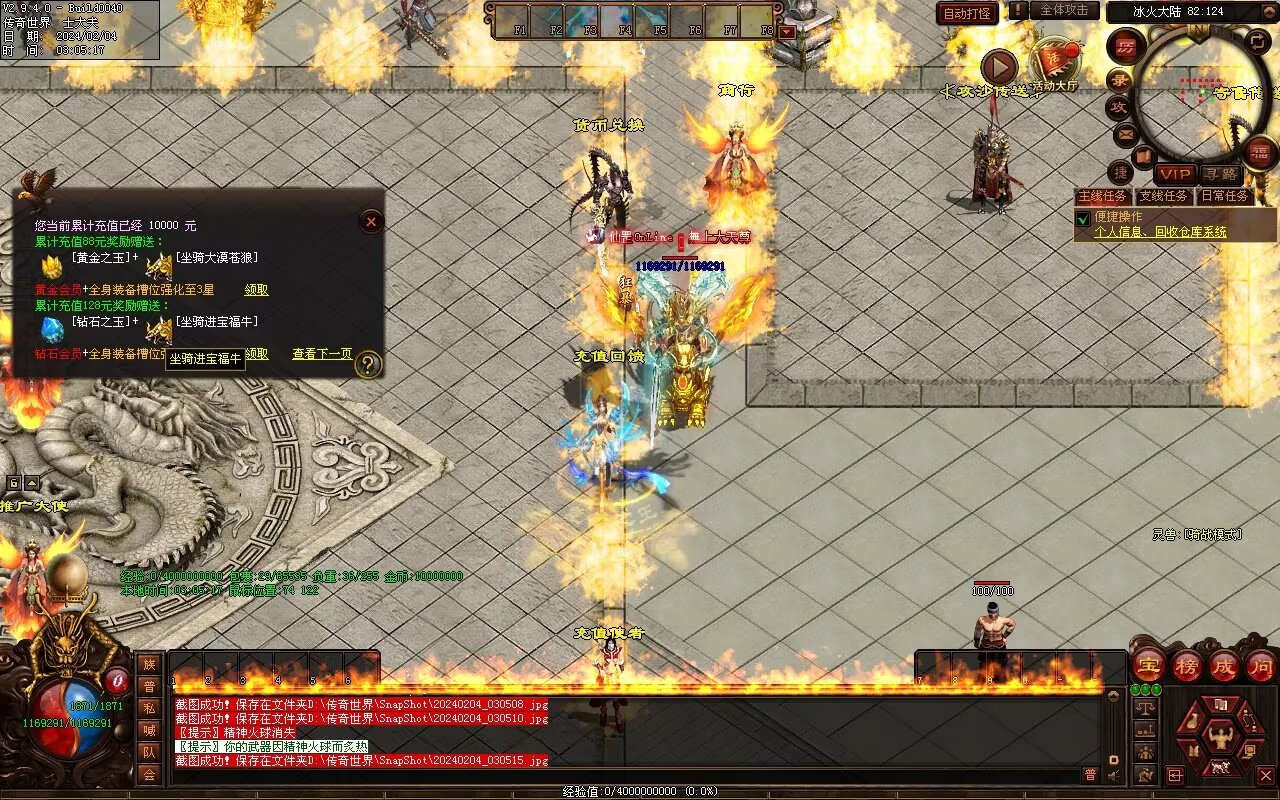Claim the 88 yuan recharge reward

[256, 290]
